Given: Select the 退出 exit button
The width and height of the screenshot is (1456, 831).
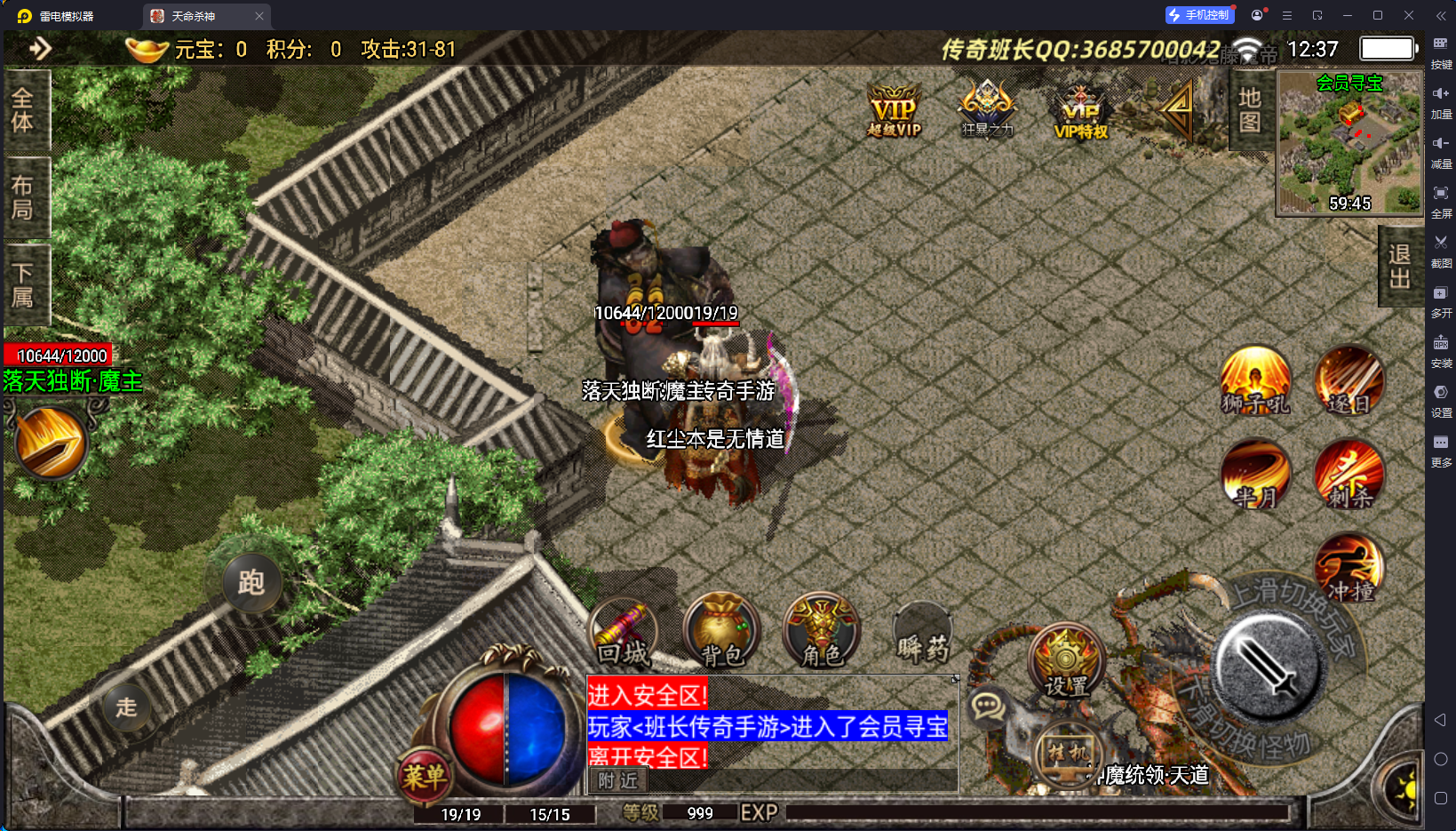Looking at the screenshot, I should click(1399, 267).
